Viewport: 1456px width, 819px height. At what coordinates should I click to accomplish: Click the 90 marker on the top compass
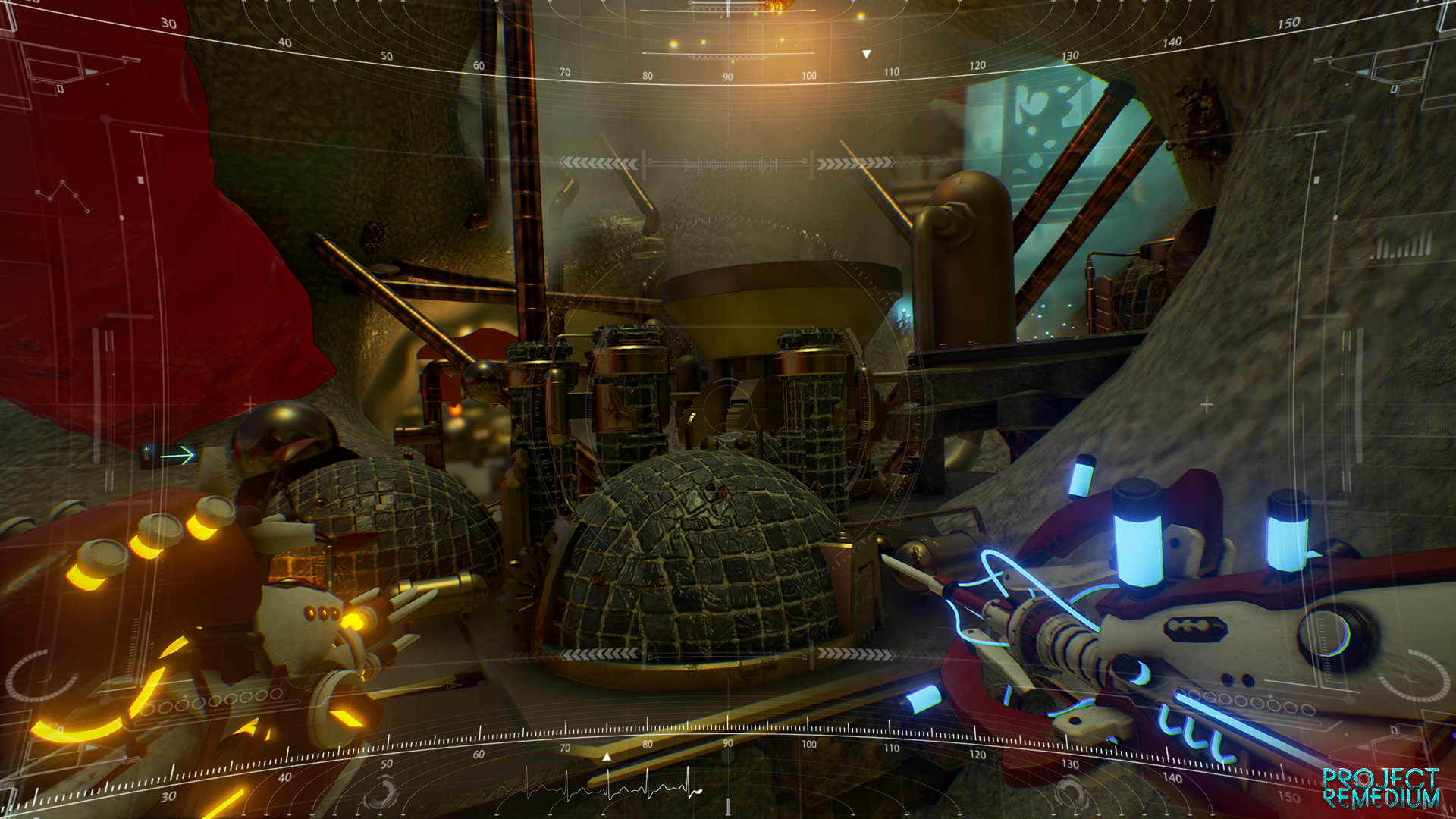click(726, 76)
